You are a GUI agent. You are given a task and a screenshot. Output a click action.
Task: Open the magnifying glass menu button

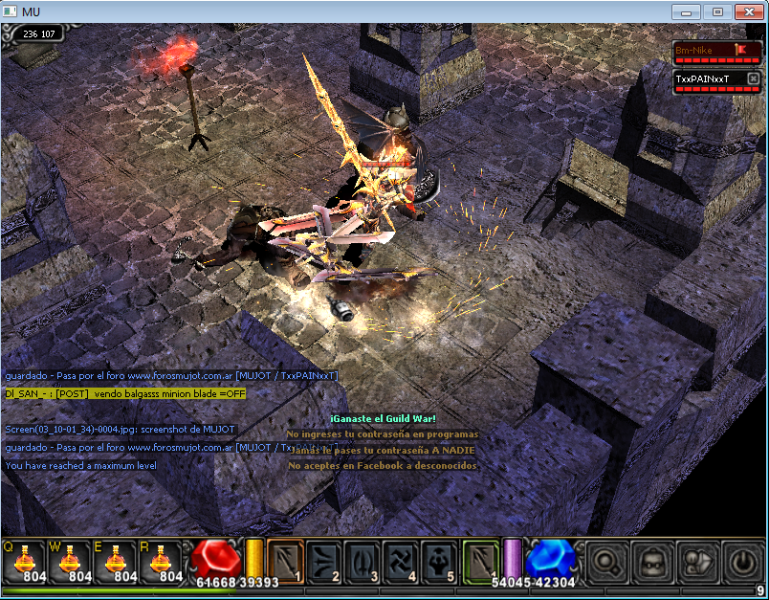[605, 561]
